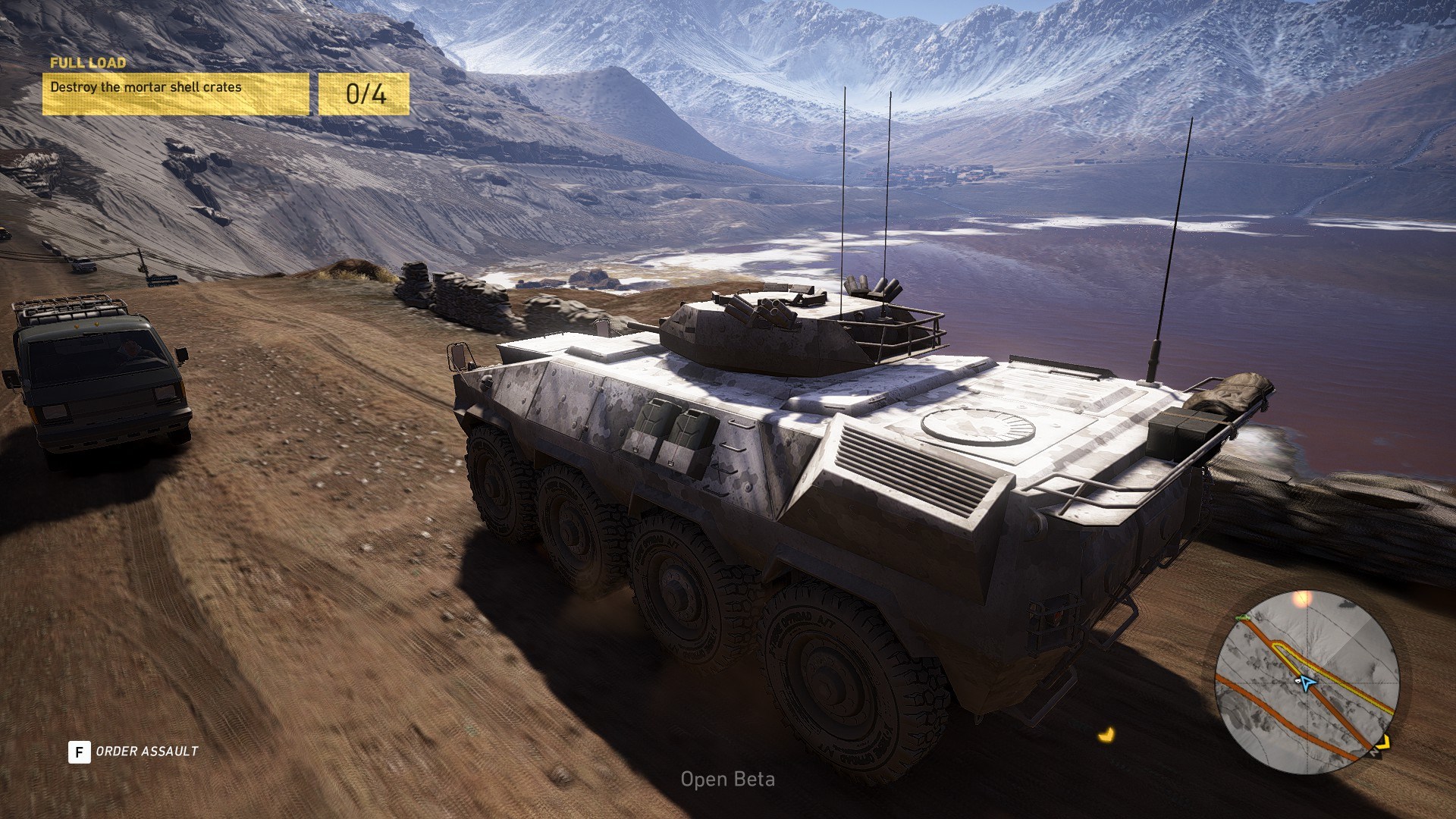This screenshot has width=1456, height=819.
Task: Open the circular minimap
Action: click(x=1307, y=682)
